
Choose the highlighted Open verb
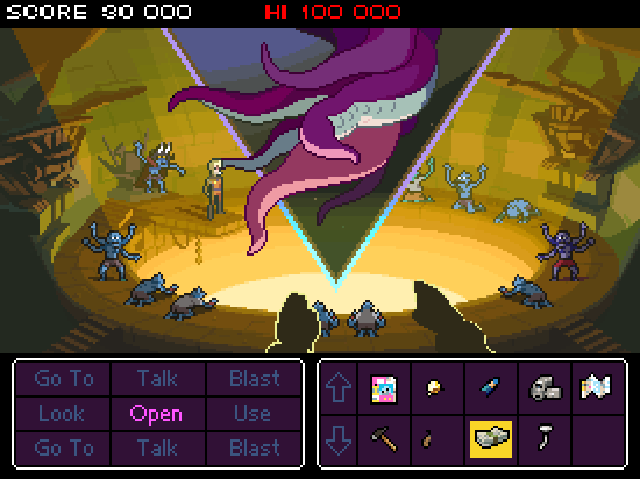click(156, 413)
